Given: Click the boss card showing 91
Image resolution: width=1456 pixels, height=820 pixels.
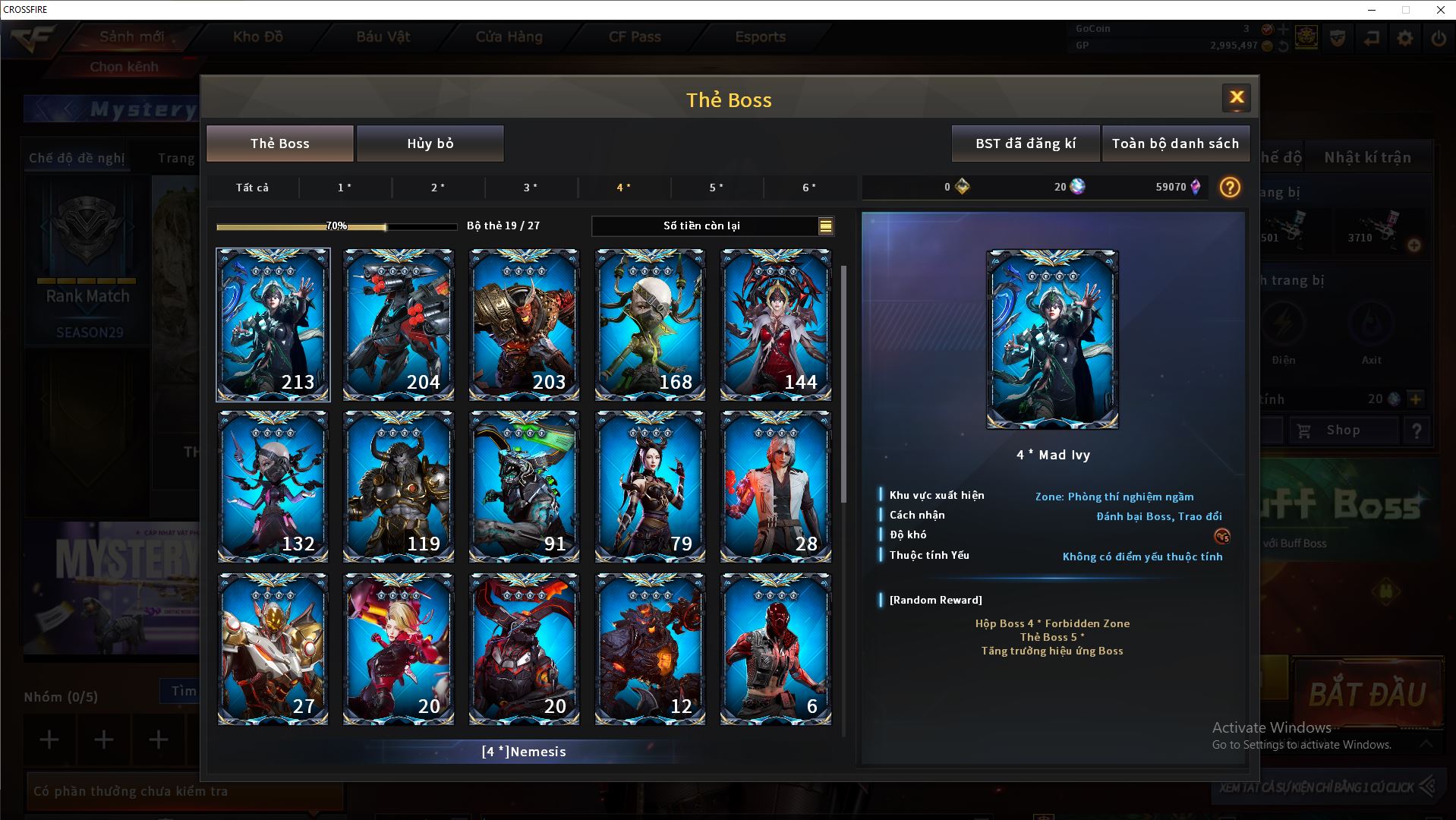Looking at the screenshot, I should tap(524, 487).
